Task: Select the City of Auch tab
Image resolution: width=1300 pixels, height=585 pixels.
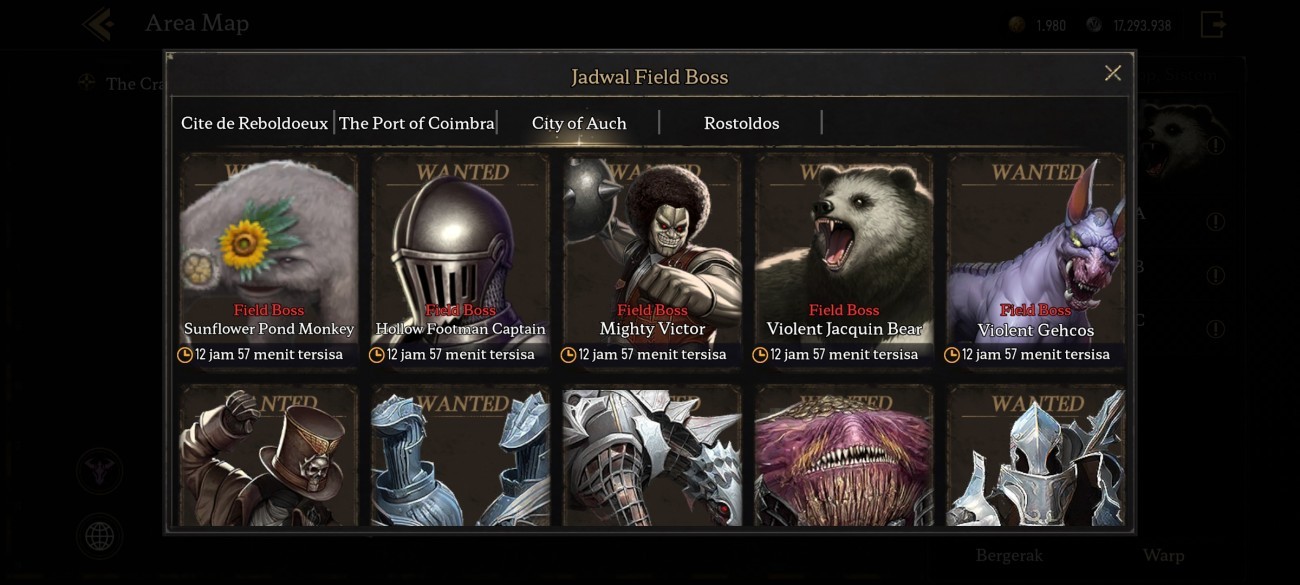Action: coord(579,123)
